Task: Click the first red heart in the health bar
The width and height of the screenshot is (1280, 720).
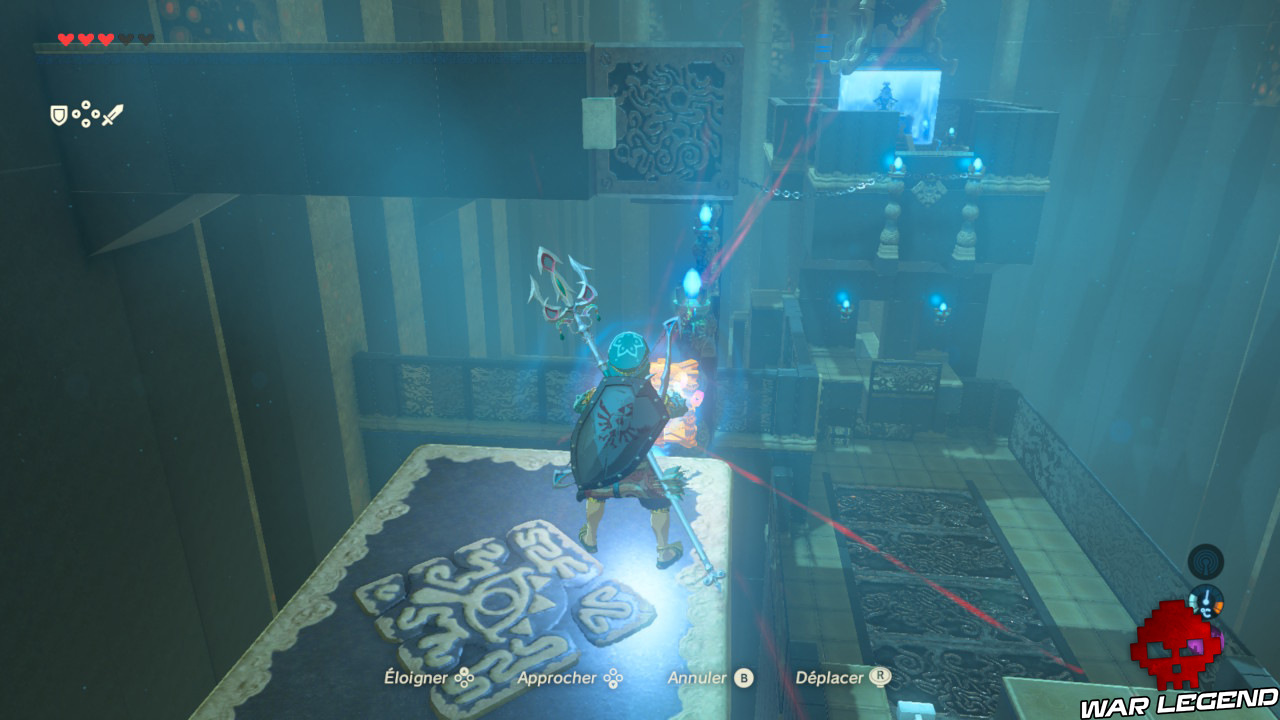Action: (65, 38)
